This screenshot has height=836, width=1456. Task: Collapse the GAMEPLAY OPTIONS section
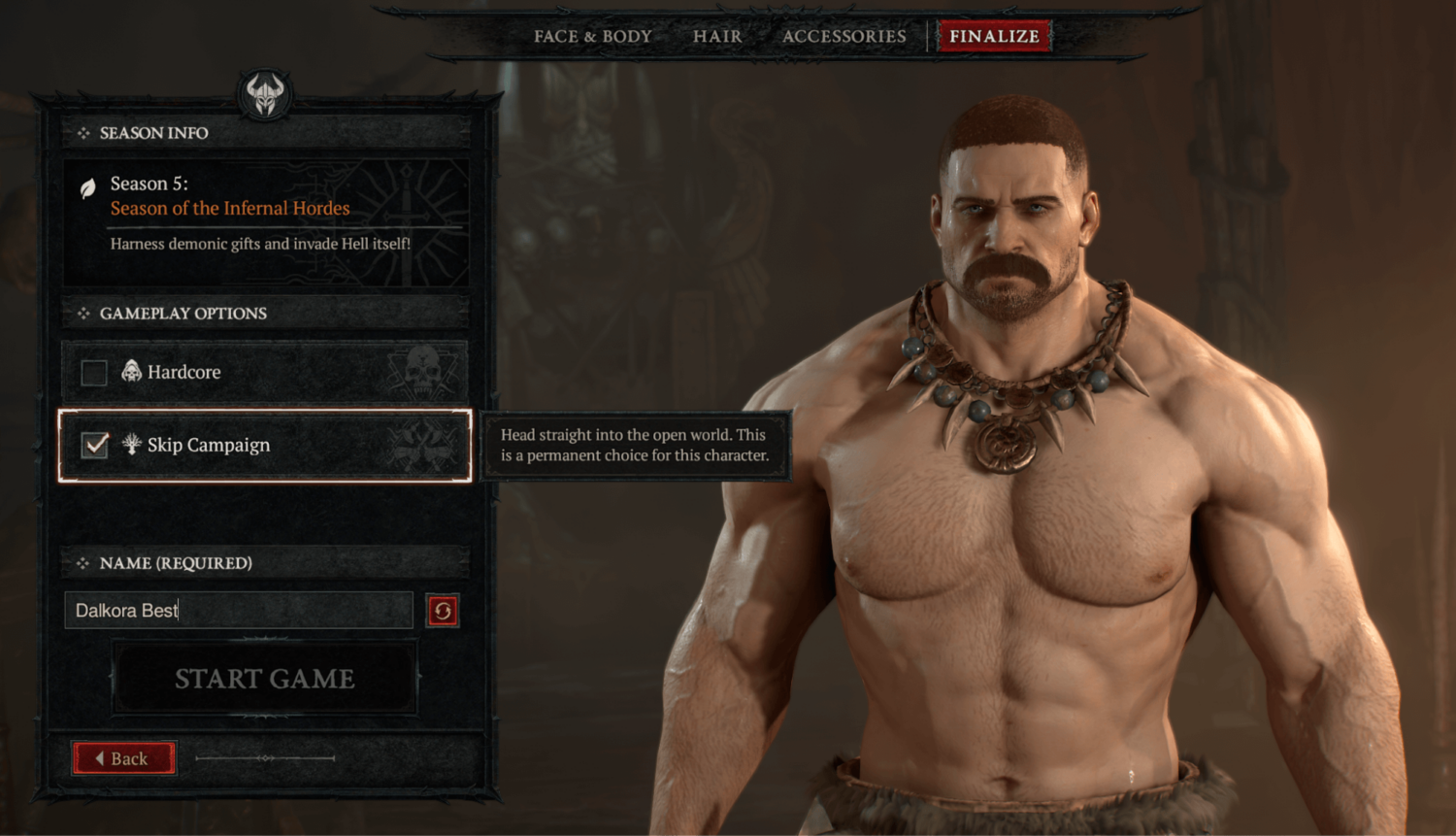pos(85,313)
